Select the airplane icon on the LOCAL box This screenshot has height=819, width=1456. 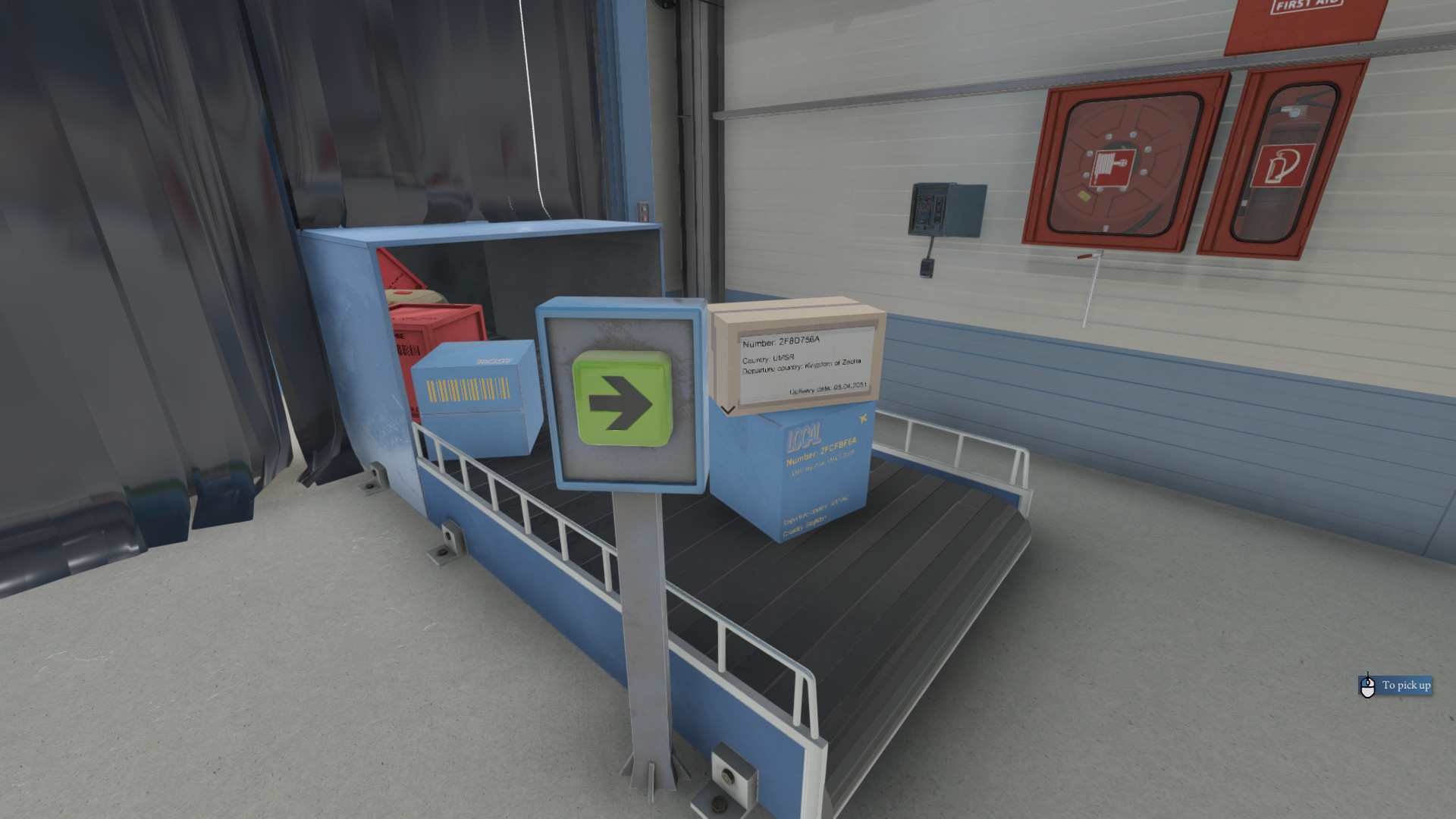point(863,418)
